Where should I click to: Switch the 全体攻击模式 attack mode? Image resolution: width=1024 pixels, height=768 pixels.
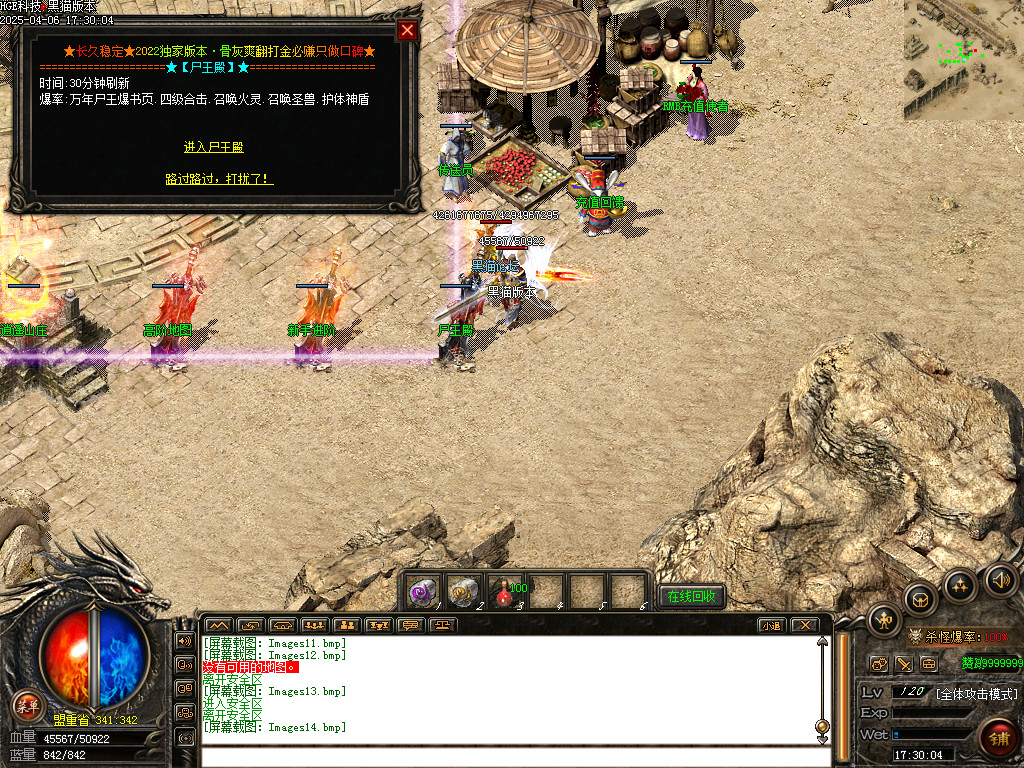click(976, 693)
